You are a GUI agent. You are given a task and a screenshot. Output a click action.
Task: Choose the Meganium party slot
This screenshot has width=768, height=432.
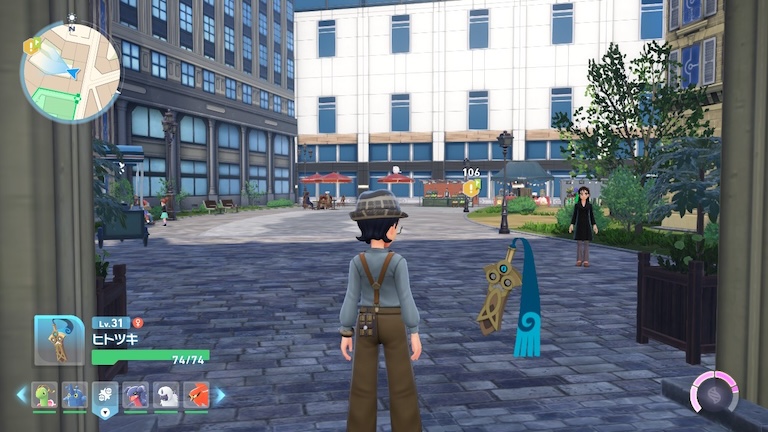point(44,395)
